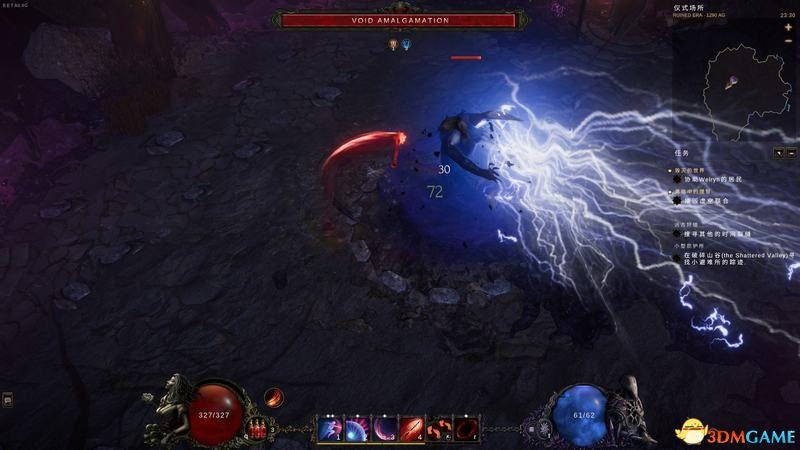This screenshot has width=800, height=450.
Task: Trigger the purple crescent slash skill
Action: pyautogui.click(x=384, y=430)
